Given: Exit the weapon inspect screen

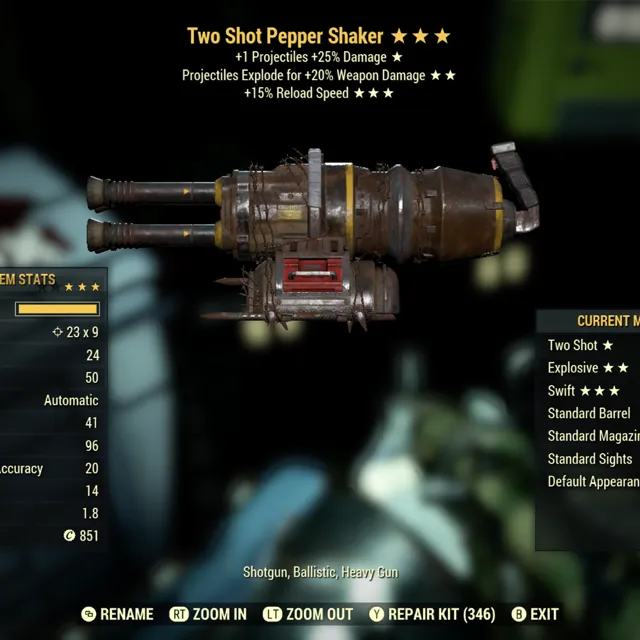Looking at the screenshot, I should tap(535, 614).
